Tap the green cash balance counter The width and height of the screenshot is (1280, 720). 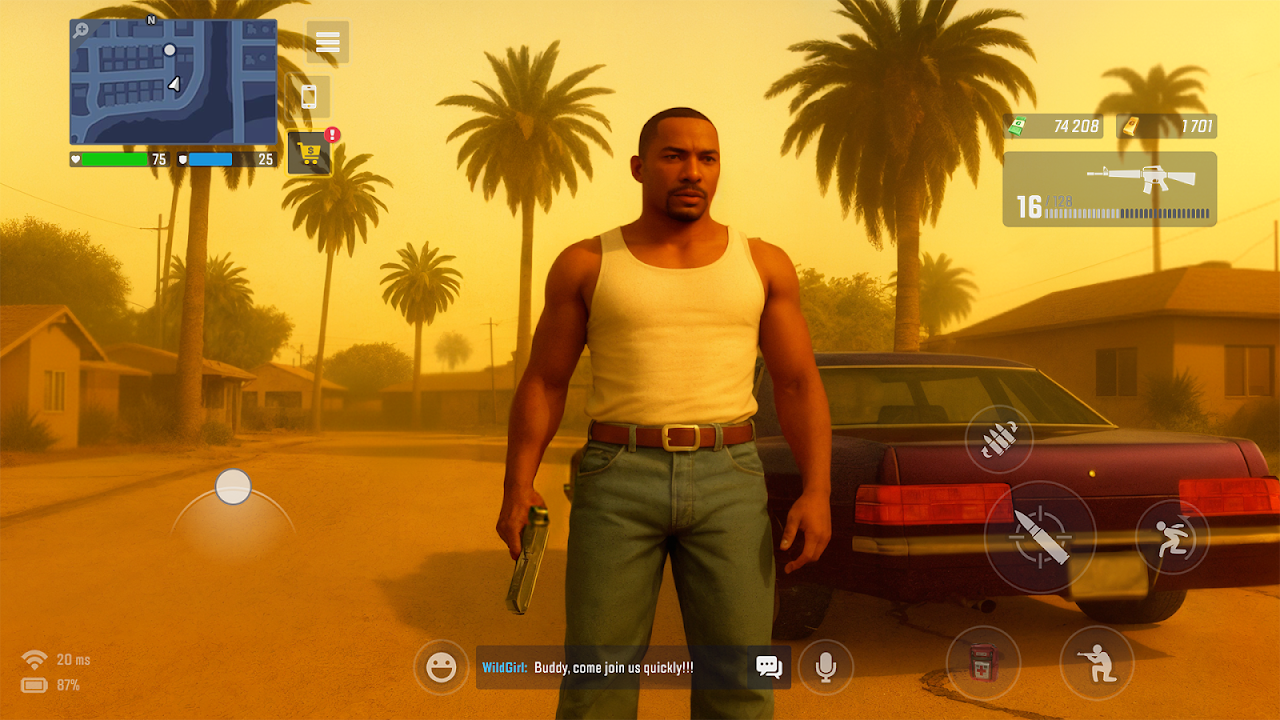1053,126
